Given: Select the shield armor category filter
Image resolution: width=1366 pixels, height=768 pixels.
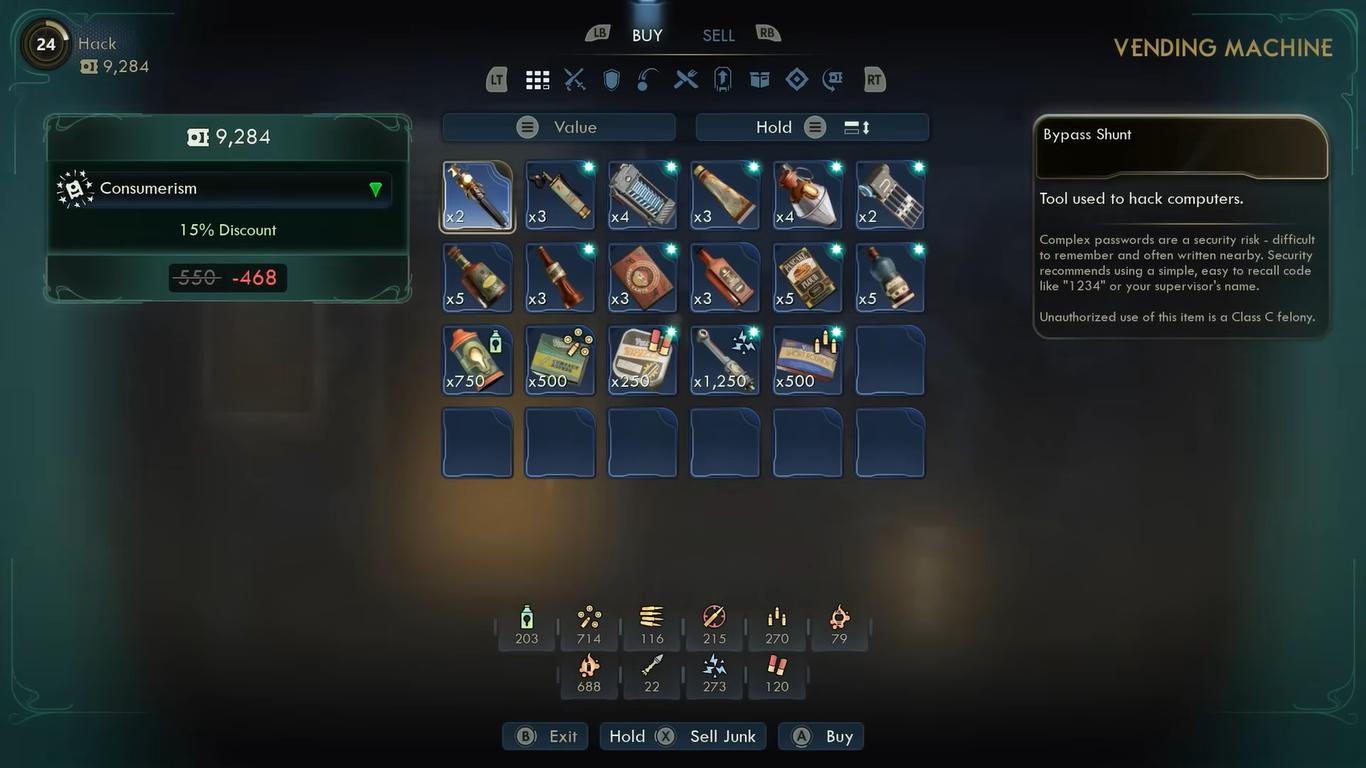Looking at the screenshot, I should tap(612, 80).
